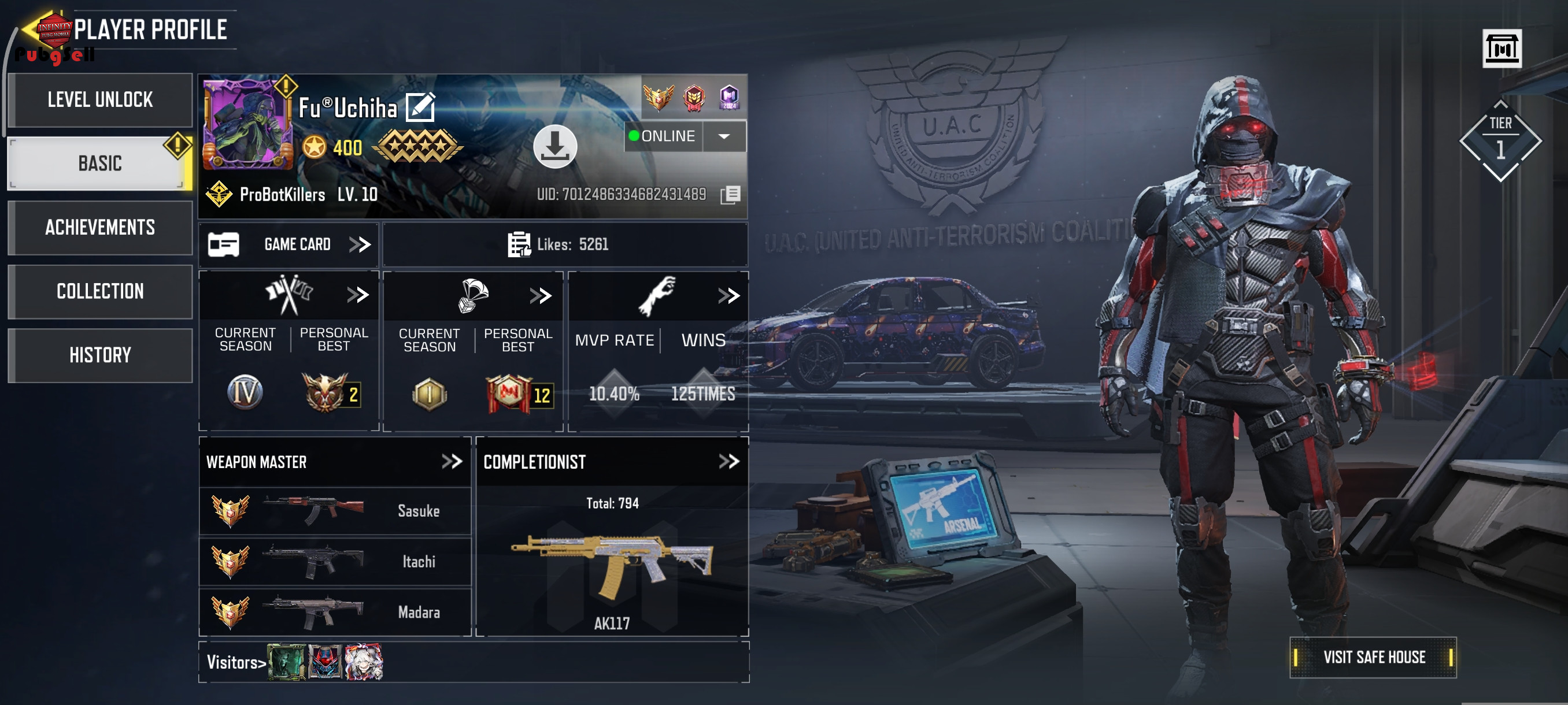
Task: Choose the Madara weapon row
Action: (335, 611)
